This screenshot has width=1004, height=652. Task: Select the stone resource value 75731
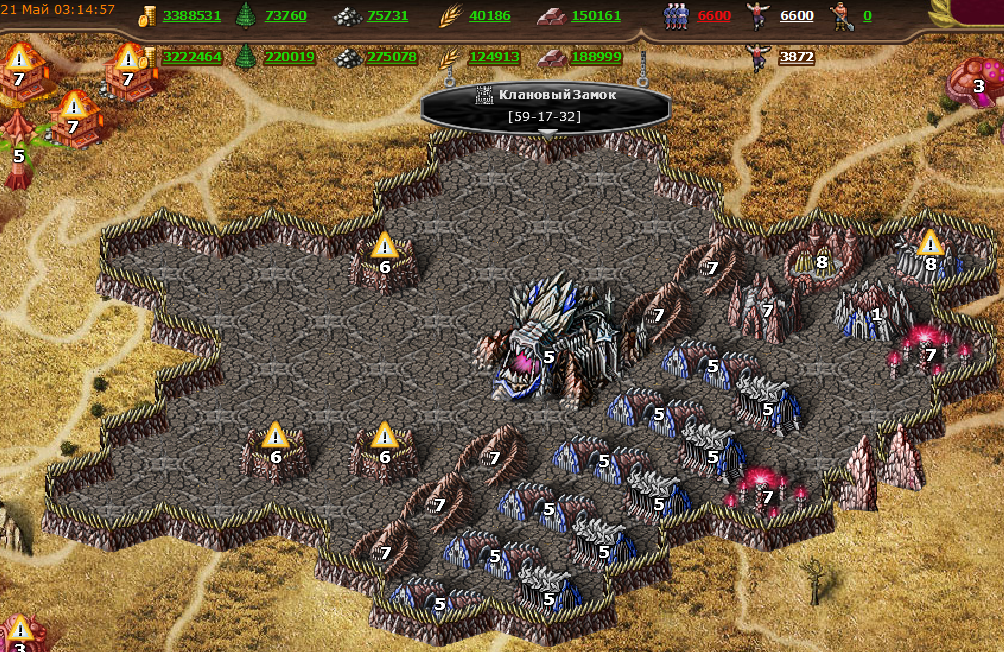(387, 16)
